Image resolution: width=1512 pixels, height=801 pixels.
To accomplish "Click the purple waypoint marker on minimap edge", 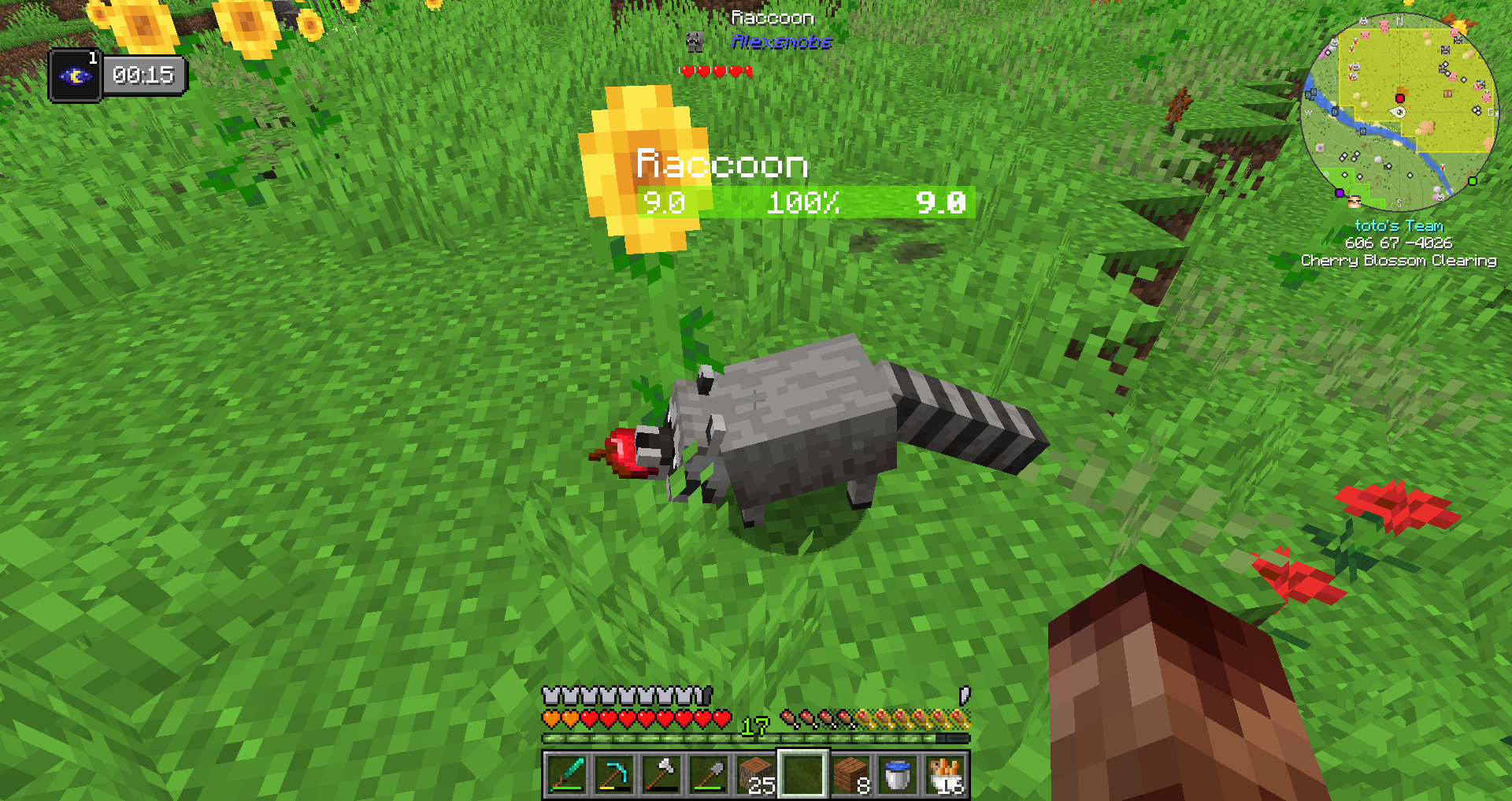I will pos(1339,193).
